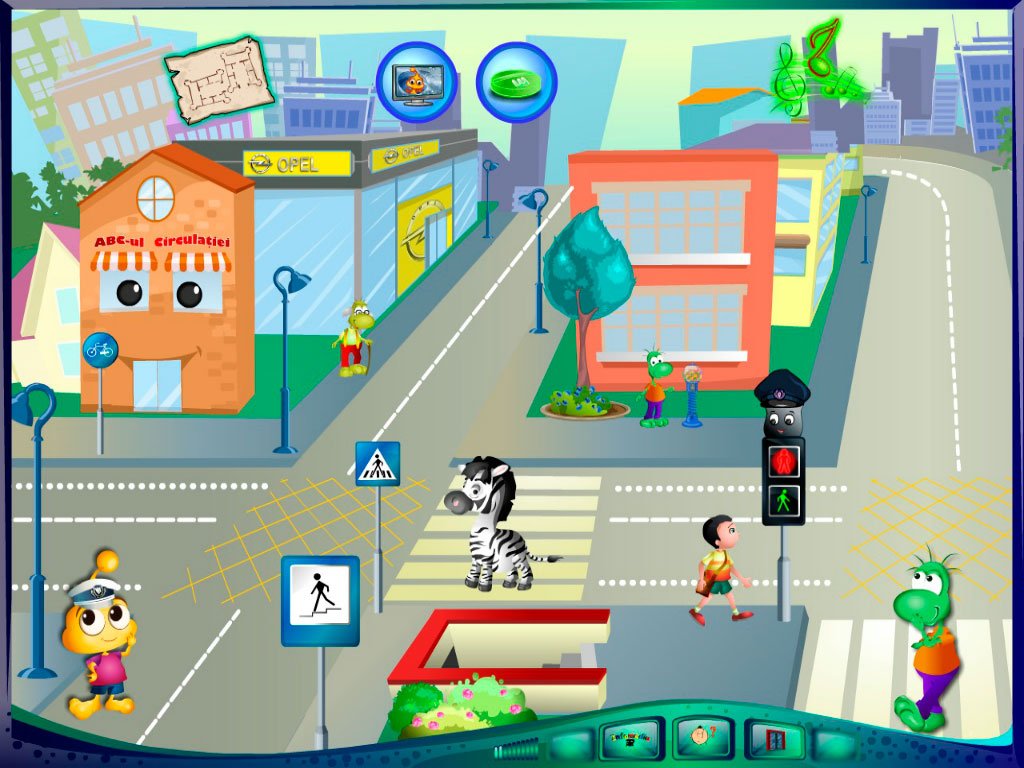Select the round green button icon
Screen dimensions: 1024x768
pos(516,81)
